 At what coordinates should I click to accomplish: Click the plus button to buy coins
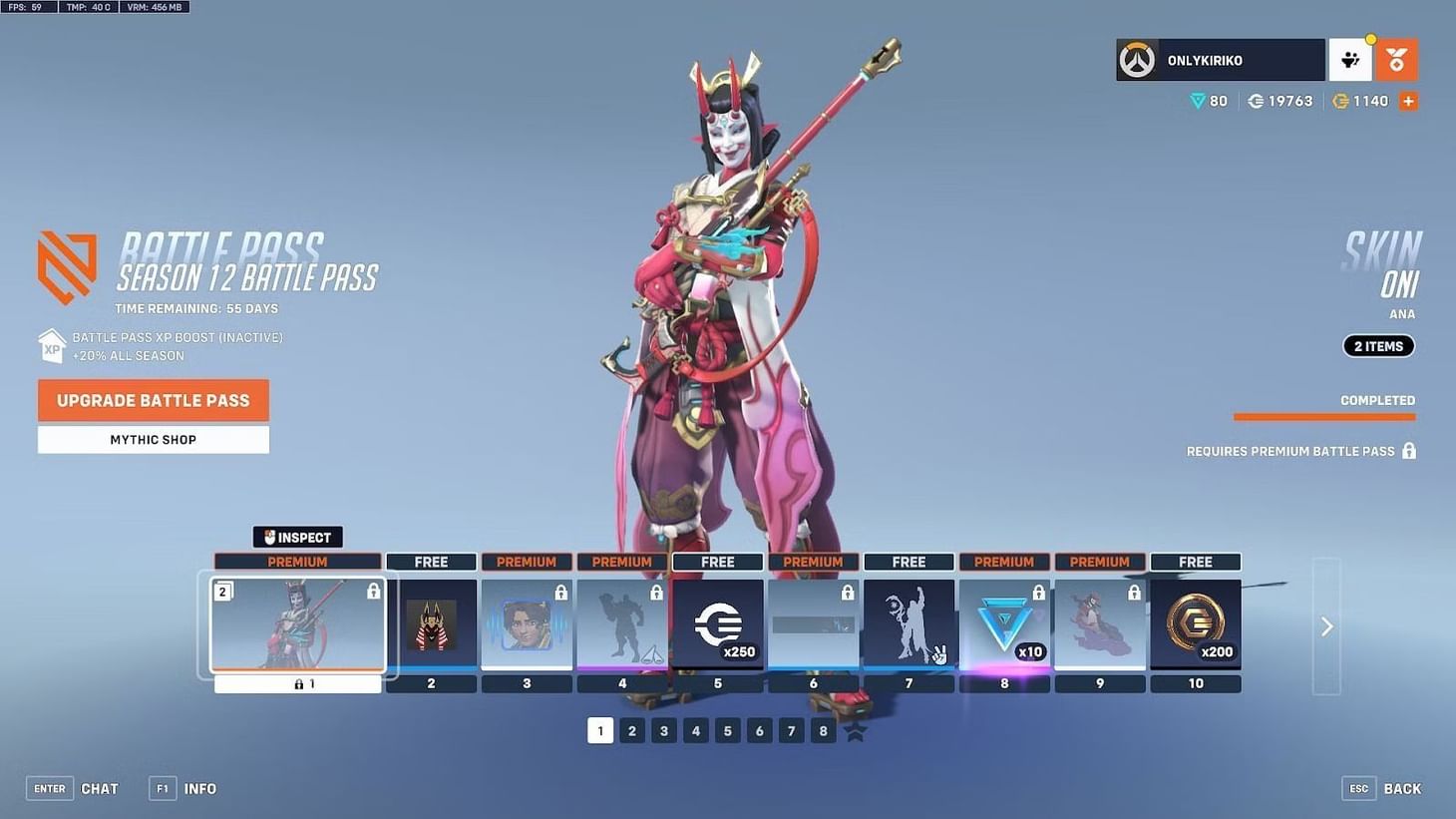[1408, 101]
